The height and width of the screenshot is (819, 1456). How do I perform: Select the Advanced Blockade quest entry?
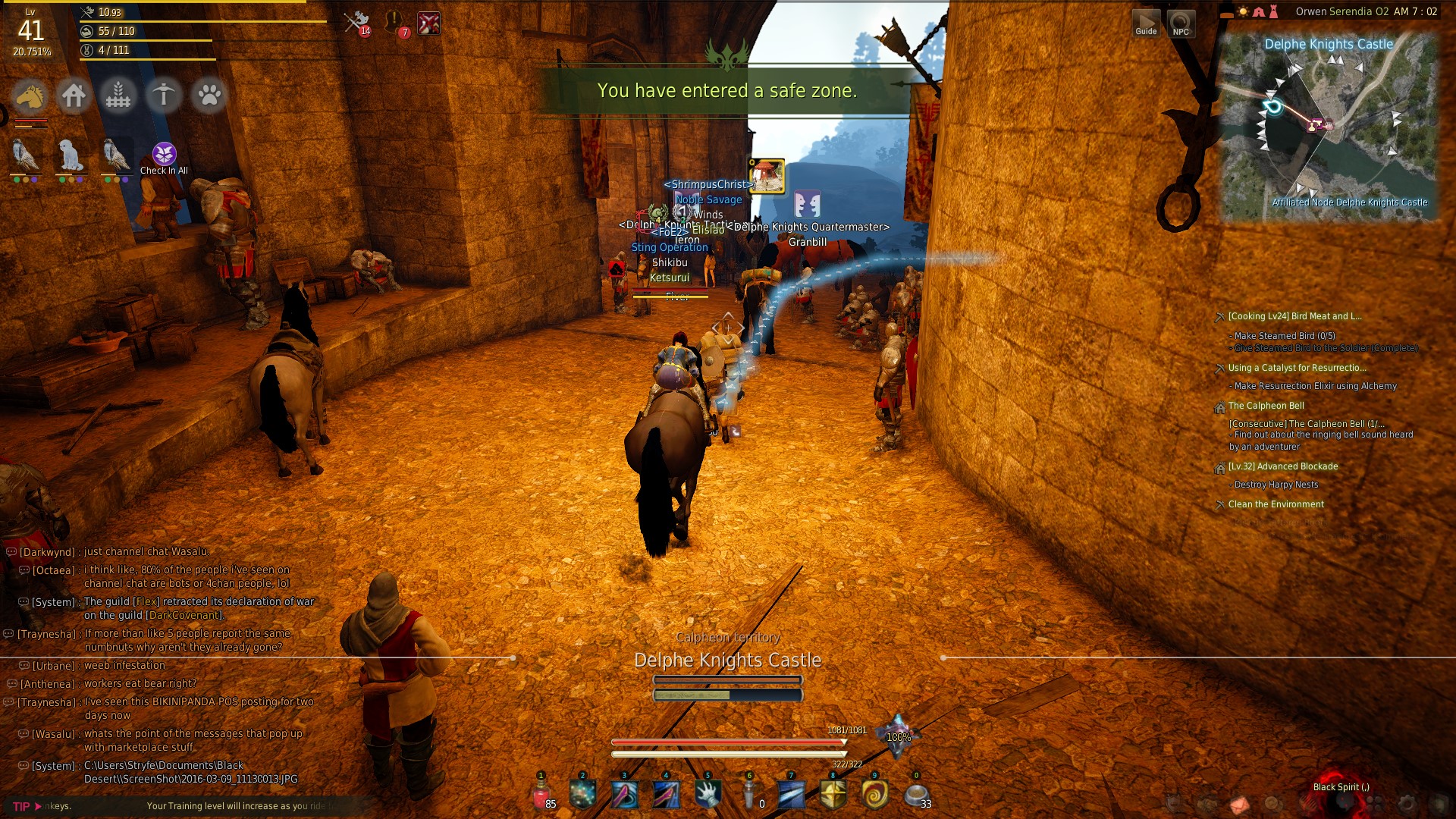(x=1282, y=466)
